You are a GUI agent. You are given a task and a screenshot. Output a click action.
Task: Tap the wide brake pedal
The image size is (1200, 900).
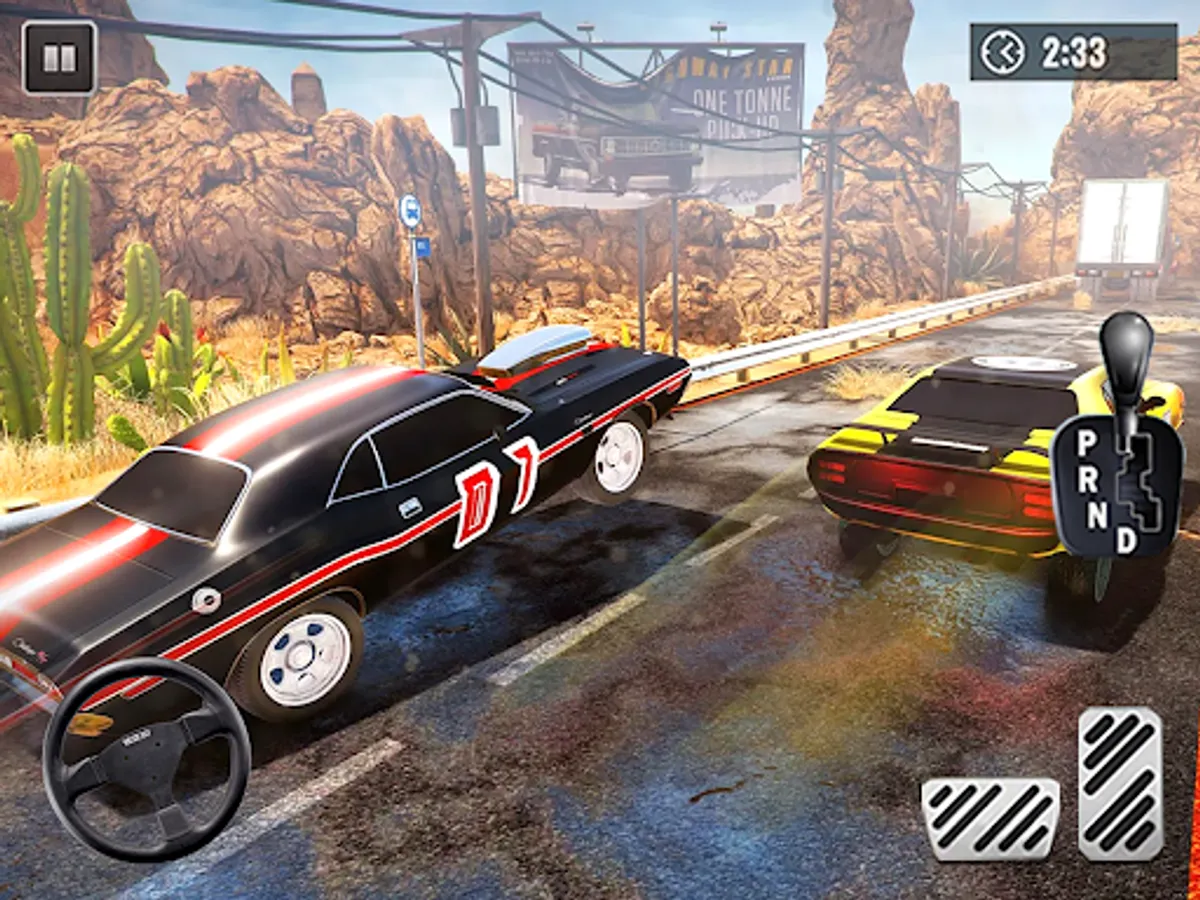990,819
